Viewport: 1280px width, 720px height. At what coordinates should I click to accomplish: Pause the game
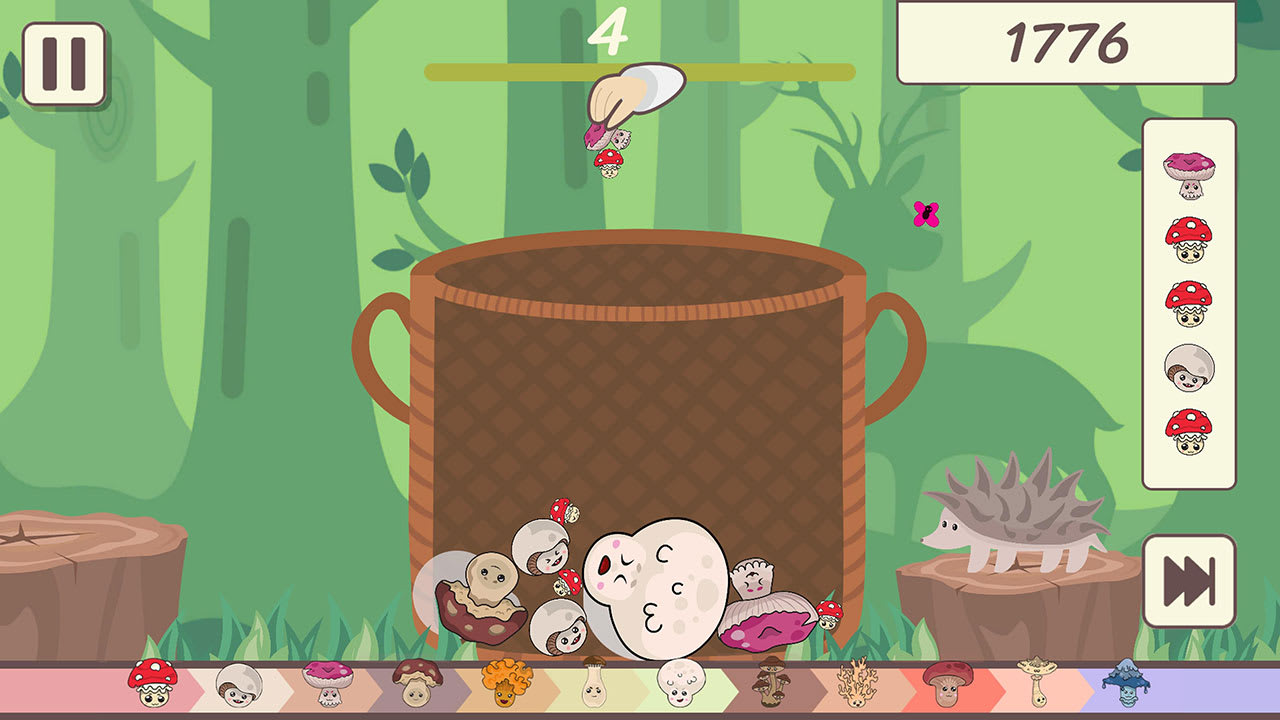63,64
